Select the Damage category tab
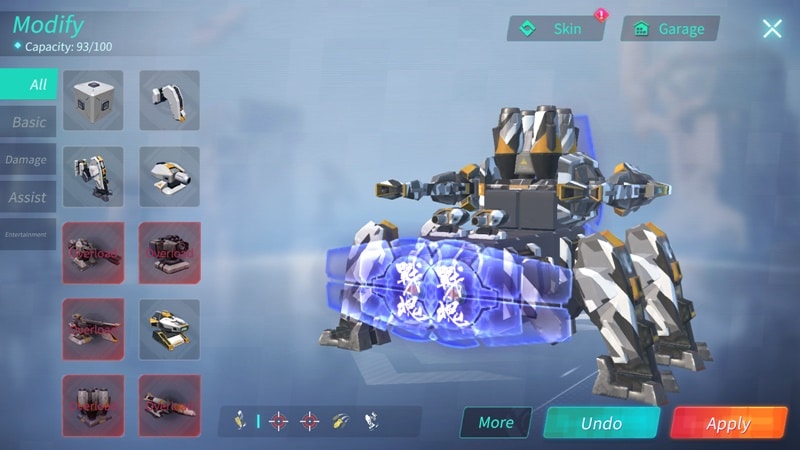The width and height of the screenshot is (800, 450). (27, 160)
